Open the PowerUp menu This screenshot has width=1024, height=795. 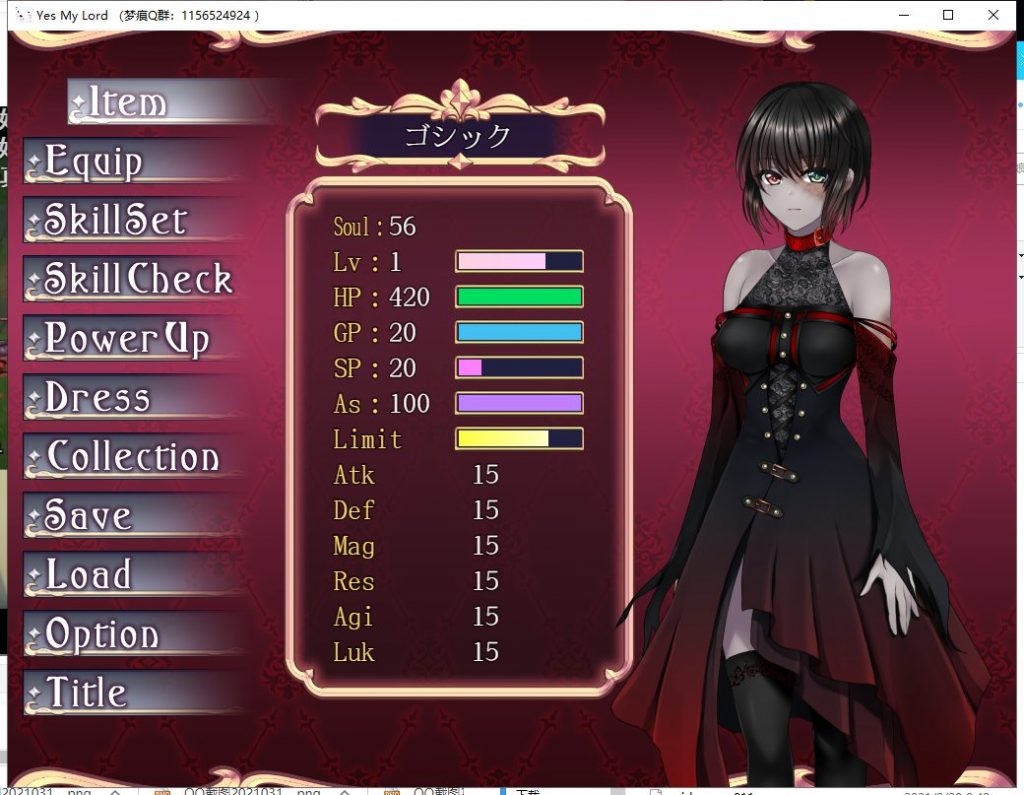click(x=127, y=339)
